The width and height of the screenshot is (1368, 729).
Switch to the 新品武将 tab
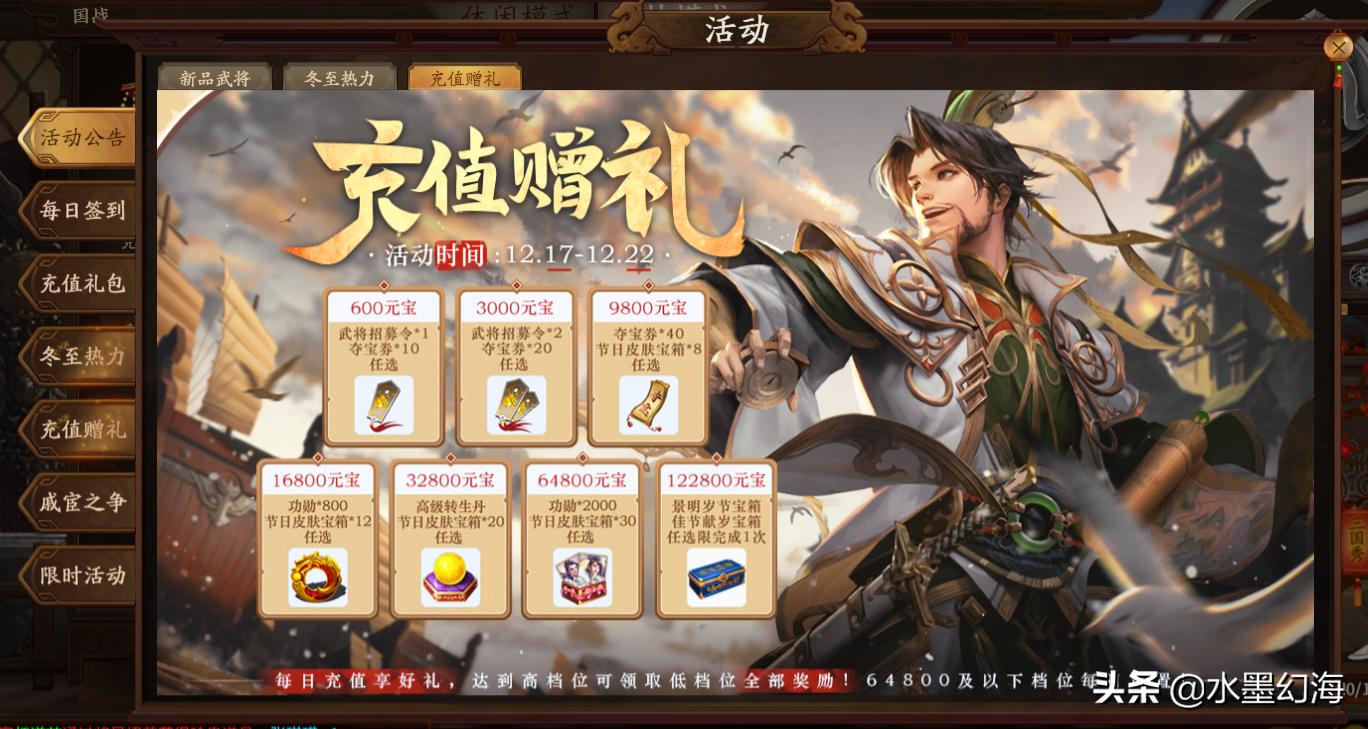coord(214,77)
